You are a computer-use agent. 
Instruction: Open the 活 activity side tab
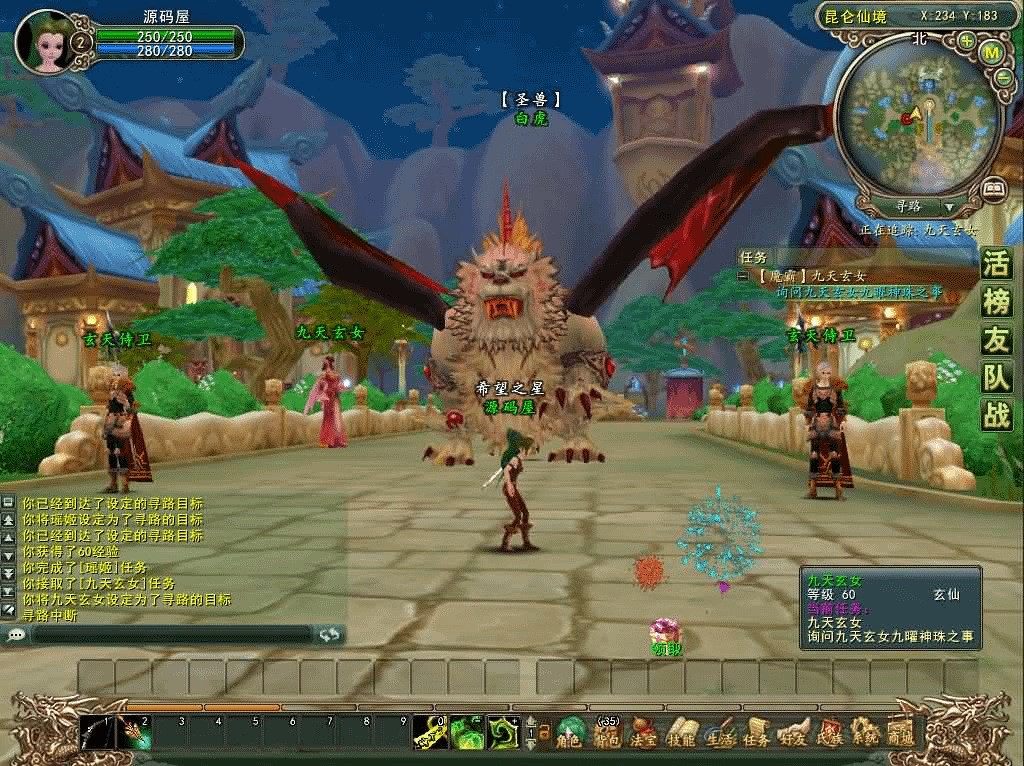(996, 265)
